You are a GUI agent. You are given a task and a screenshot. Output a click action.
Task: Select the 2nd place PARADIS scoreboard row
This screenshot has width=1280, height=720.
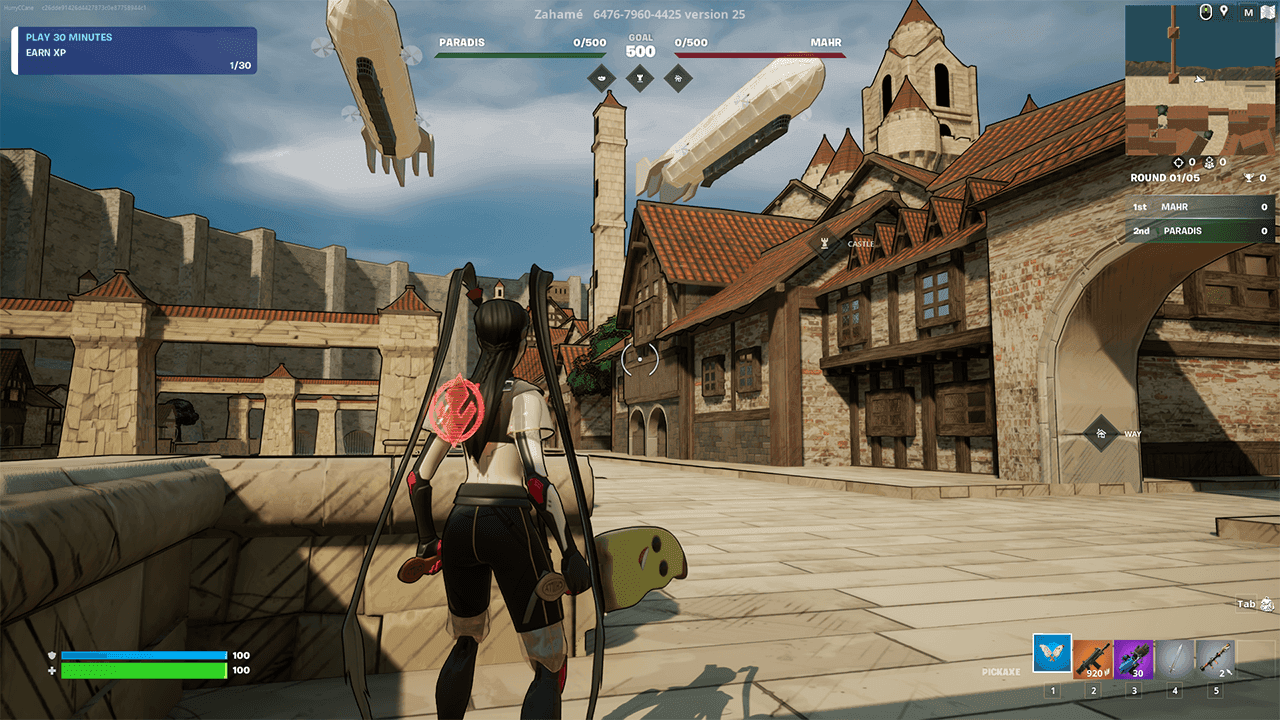click(1200, 231)
